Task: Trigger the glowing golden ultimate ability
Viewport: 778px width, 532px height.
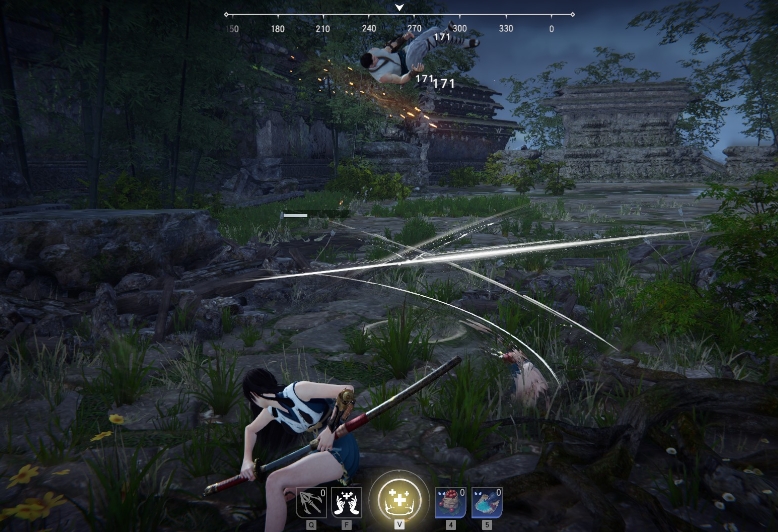Action: point(398,497)
